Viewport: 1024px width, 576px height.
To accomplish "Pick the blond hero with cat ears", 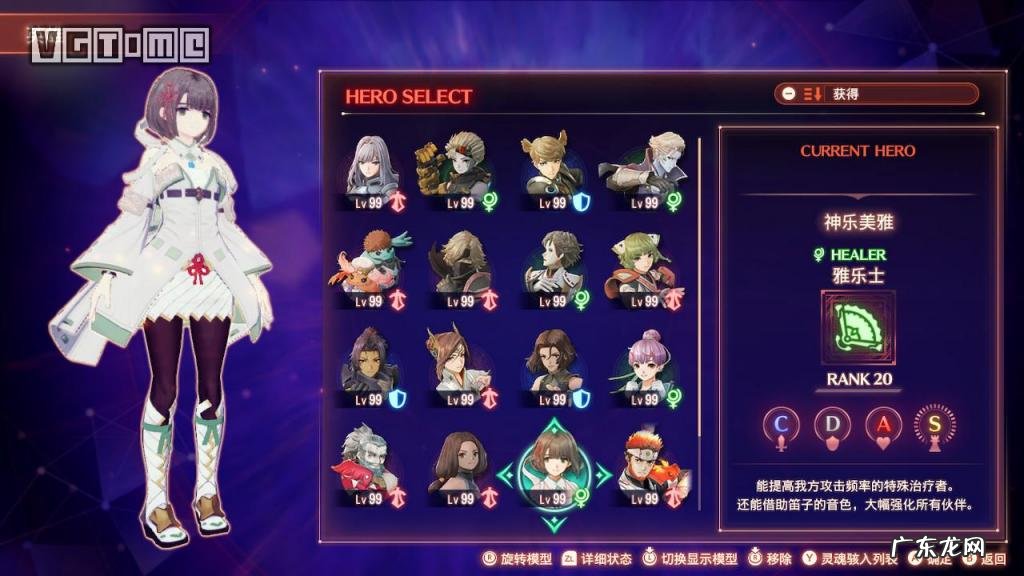I will click(549, 166).
